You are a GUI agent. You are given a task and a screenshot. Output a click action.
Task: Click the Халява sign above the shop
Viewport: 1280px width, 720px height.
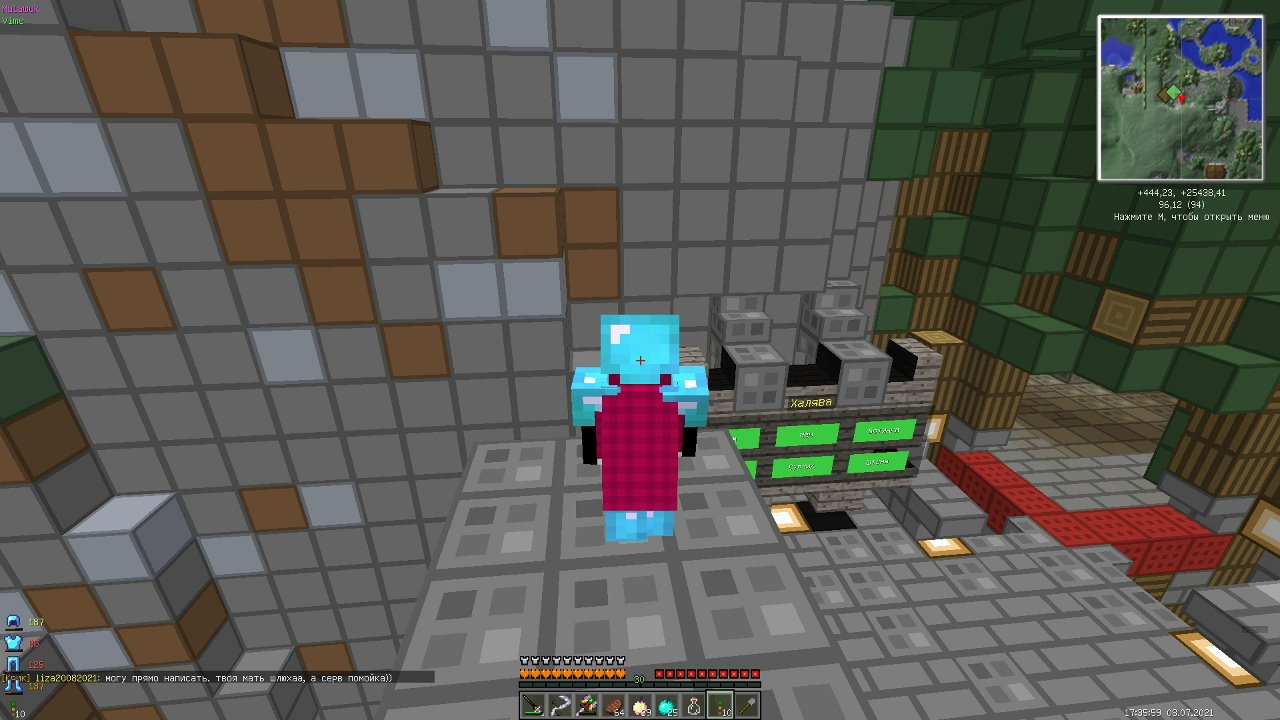point(811,402)
